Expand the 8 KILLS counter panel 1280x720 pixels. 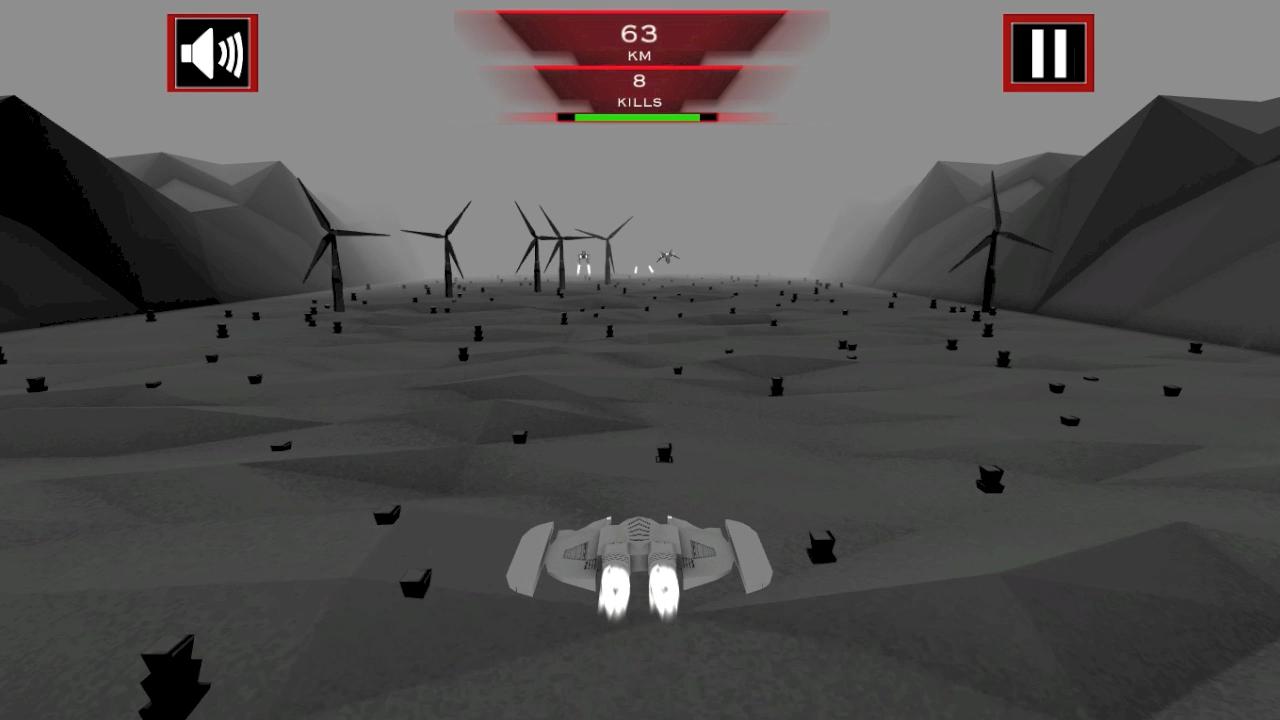point(640,90)
